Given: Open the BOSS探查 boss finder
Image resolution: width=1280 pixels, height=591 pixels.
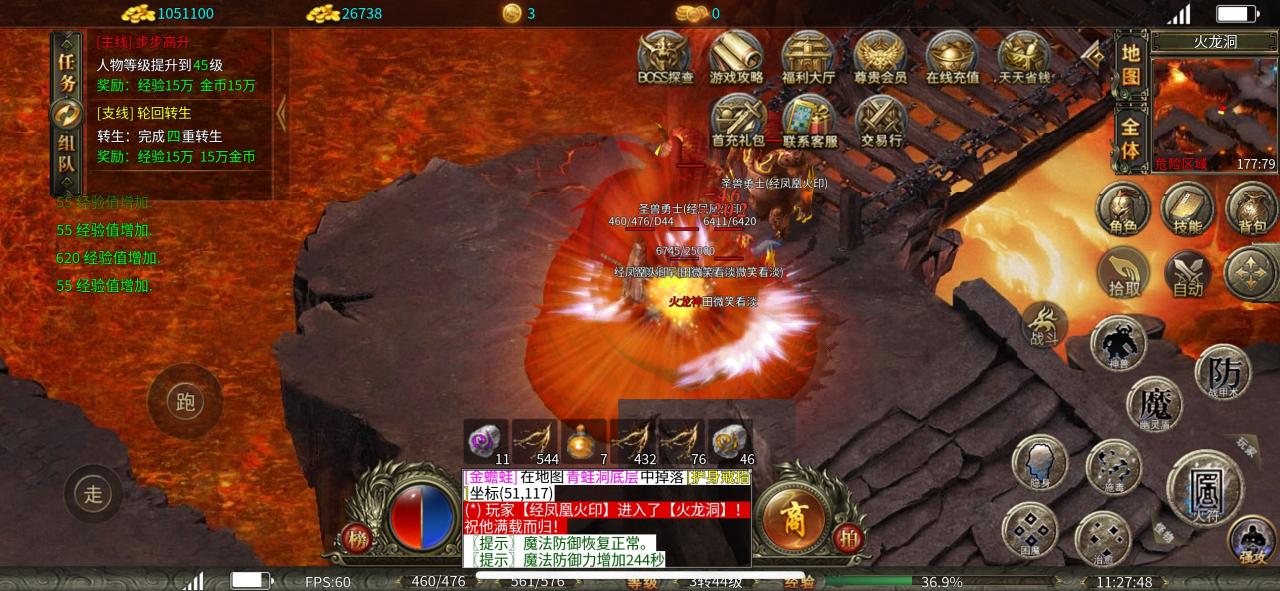Looking at the screenshot, I should [x=665, y=58].
